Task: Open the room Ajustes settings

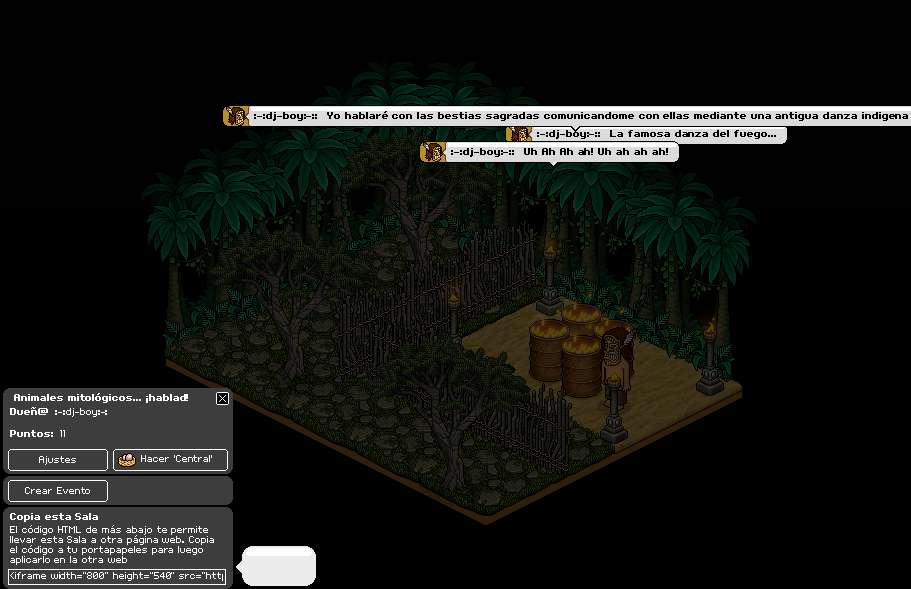Action: (57, 460)
